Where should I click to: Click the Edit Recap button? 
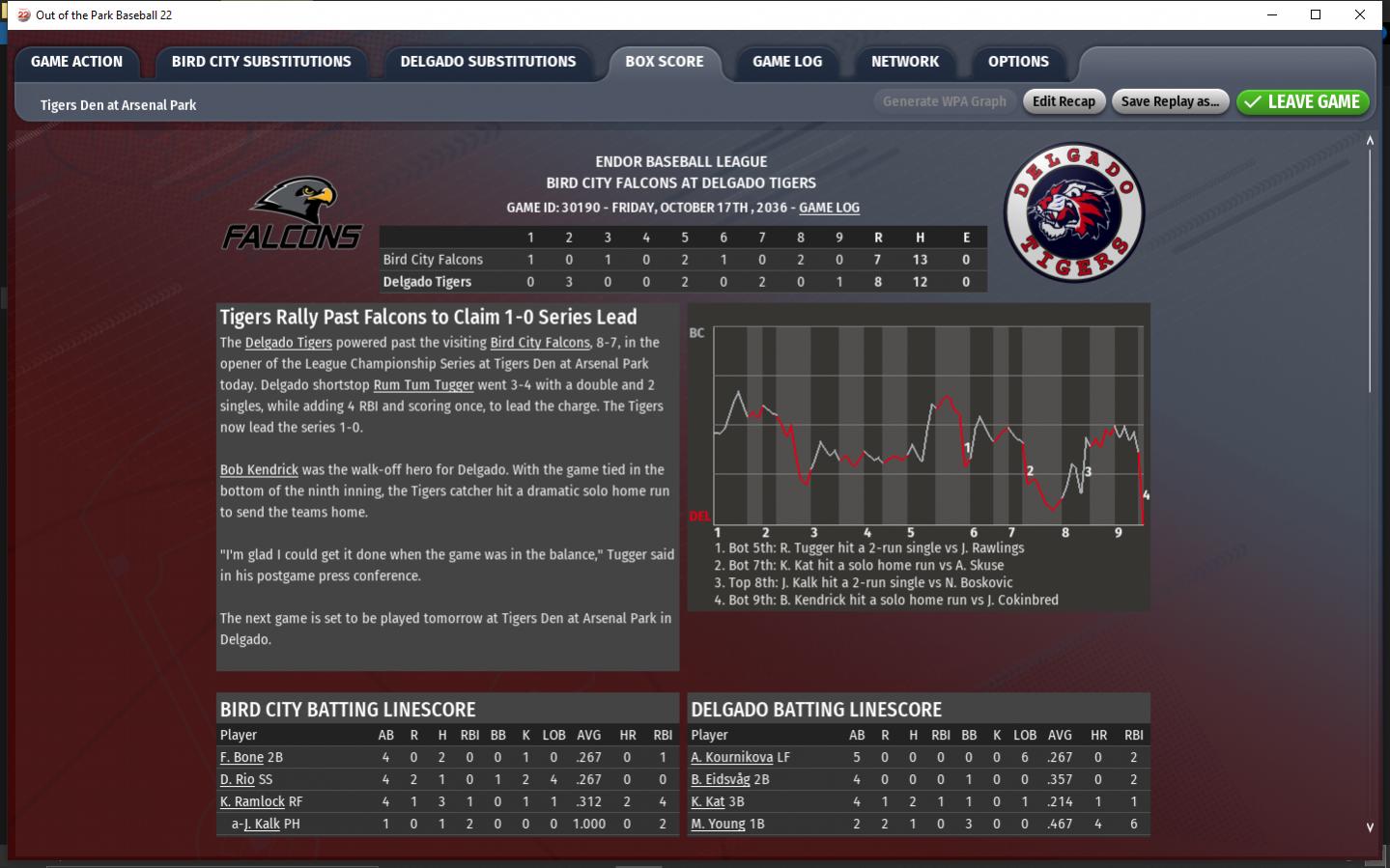[x=1064, y=101]
